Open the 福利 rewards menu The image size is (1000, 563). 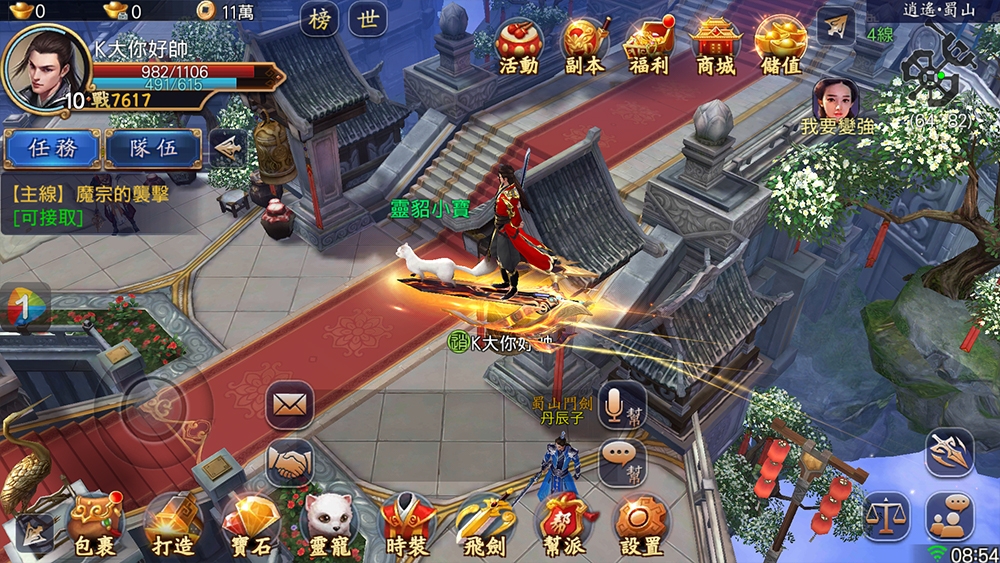[648, 46]
